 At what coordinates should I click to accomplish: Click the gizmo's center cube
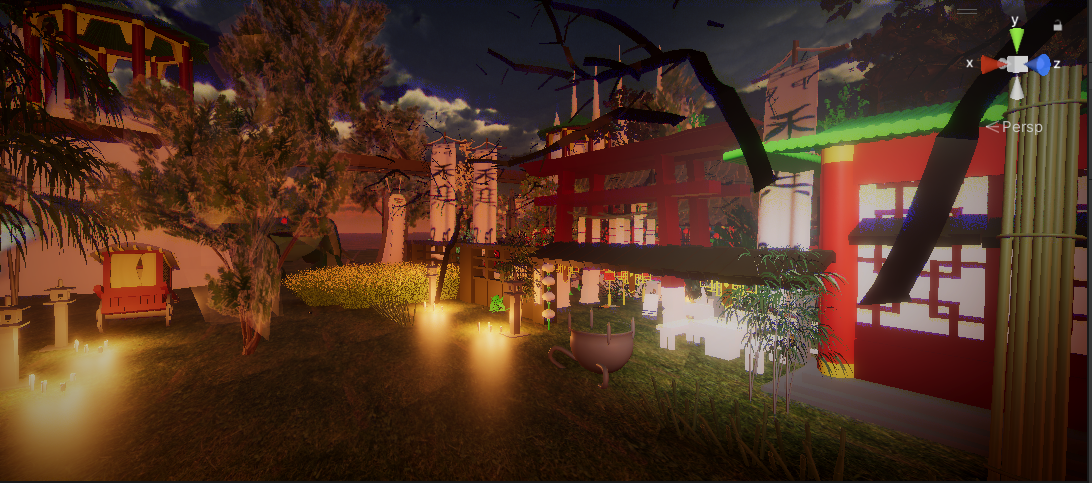[1017, 64]
